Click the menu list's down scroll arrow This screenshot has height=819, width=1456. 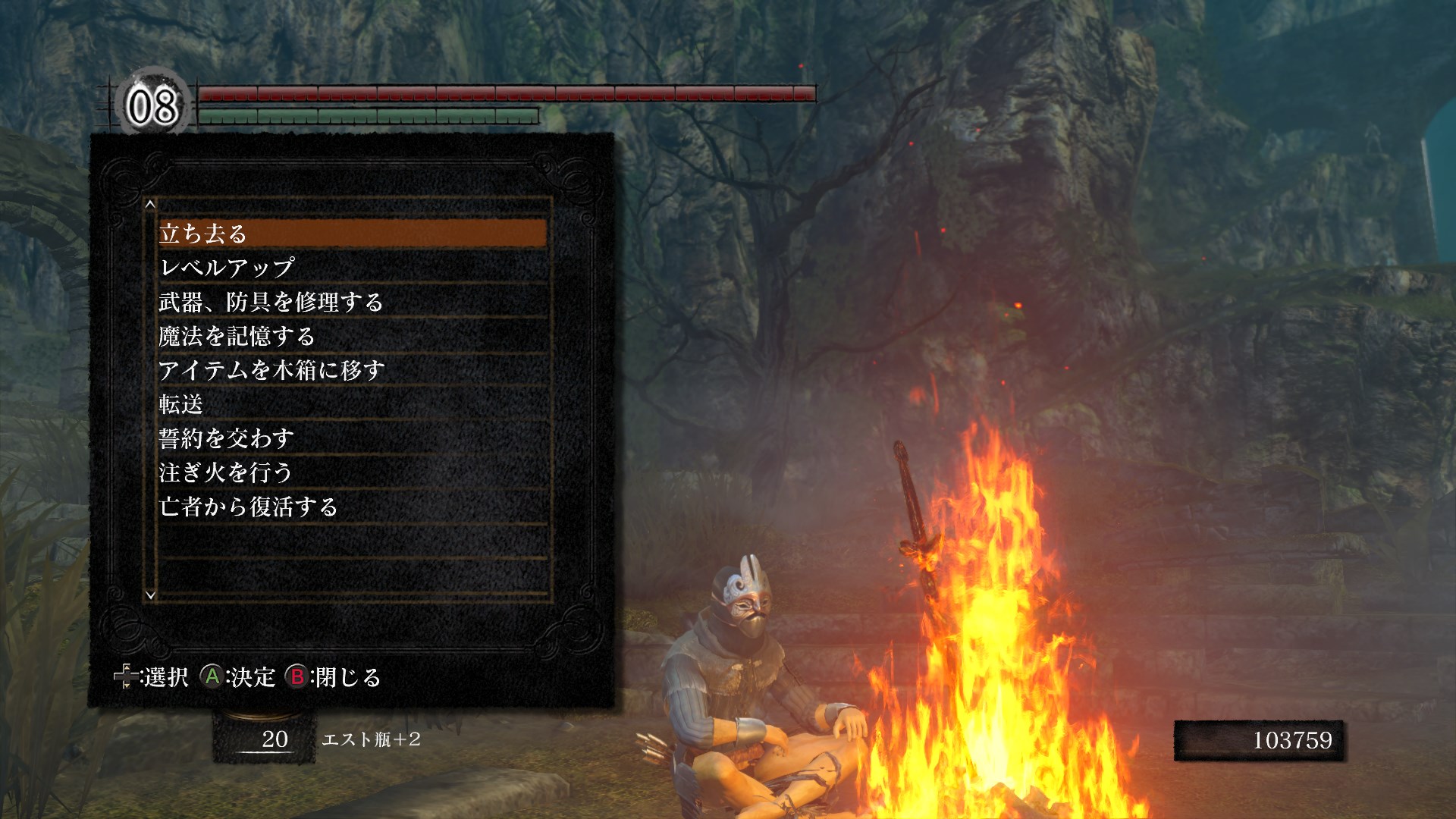150,595
